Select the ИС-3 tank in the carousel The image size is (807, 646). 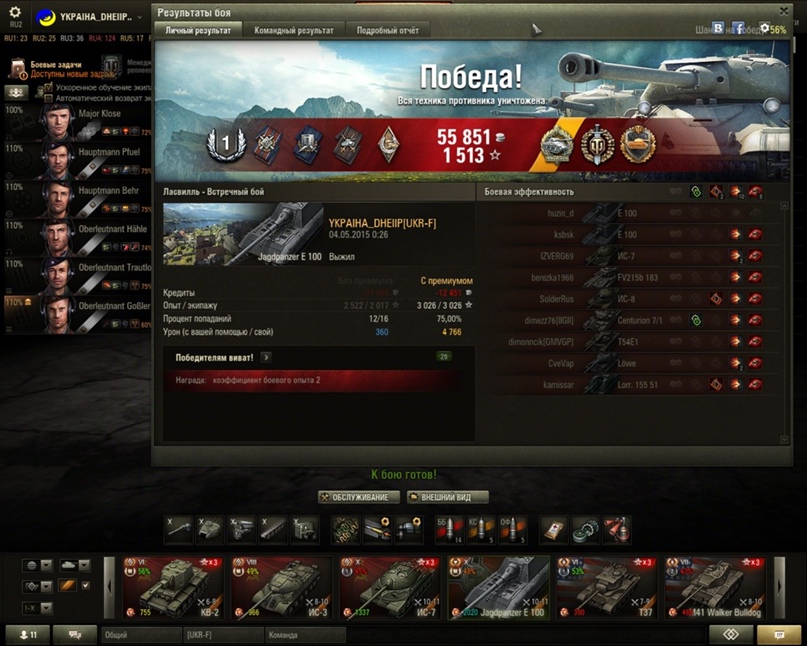[281, 589]
